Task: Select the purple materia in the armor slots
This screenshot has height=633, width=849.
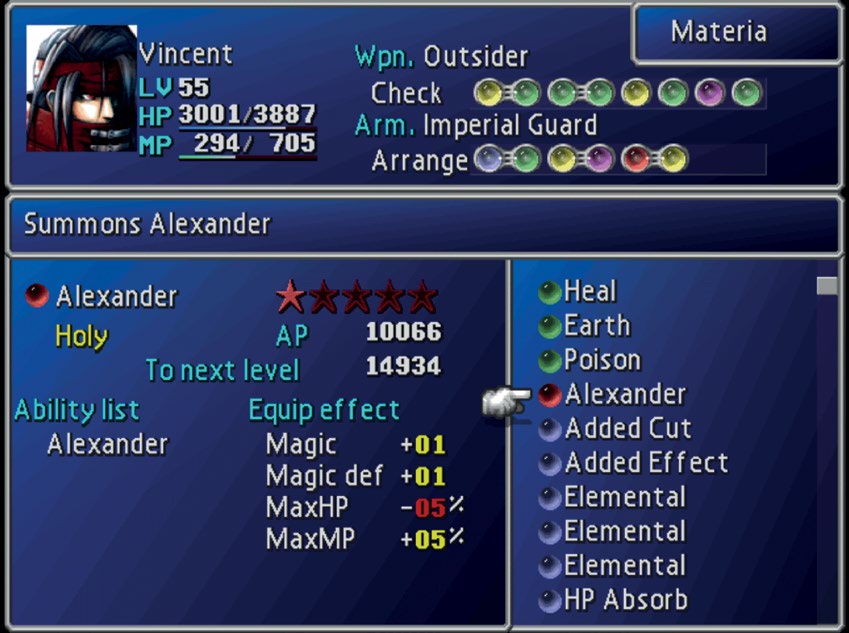Action: pos(599,159)
